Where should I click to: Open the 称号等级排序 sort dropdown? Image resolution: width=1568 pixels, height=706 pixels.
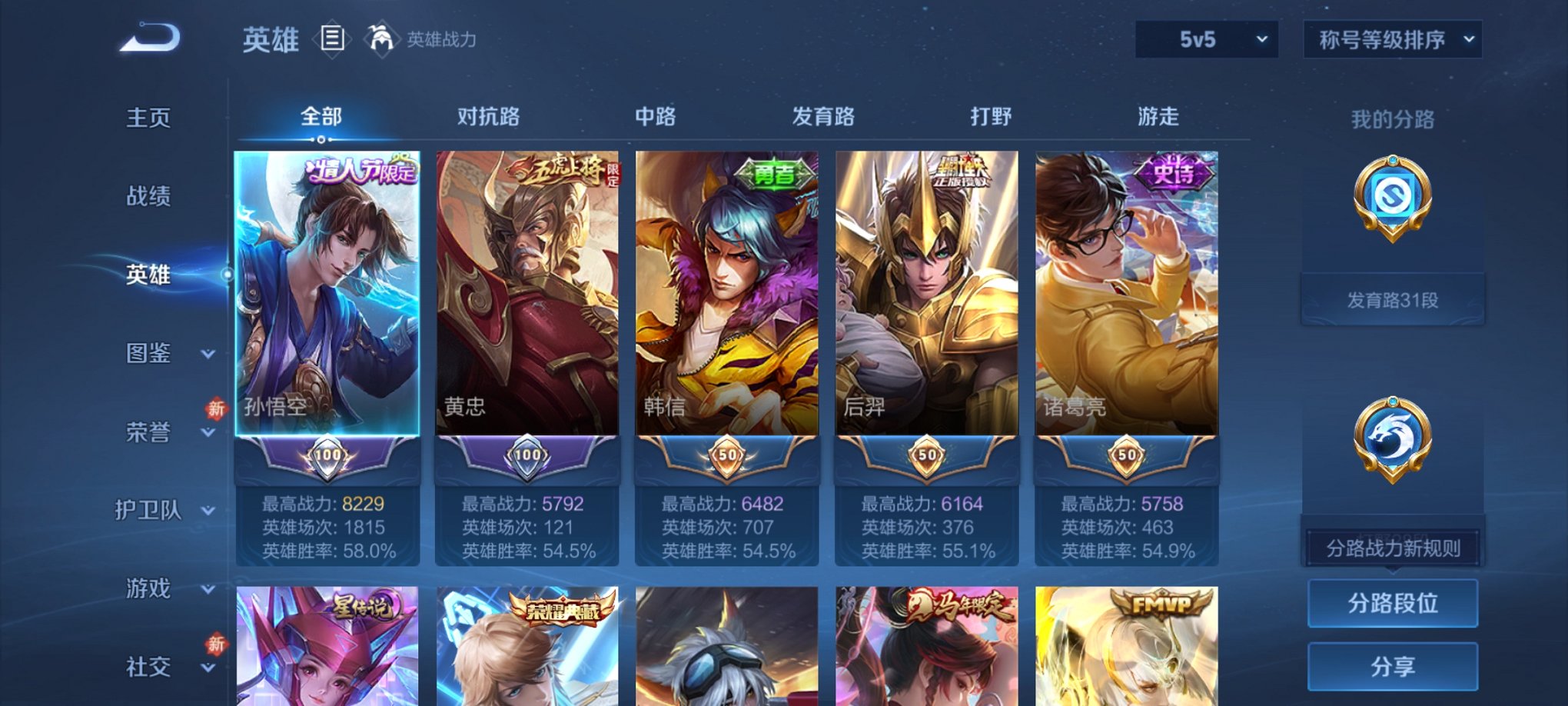pyautogui.click(x=1391, y=38)
